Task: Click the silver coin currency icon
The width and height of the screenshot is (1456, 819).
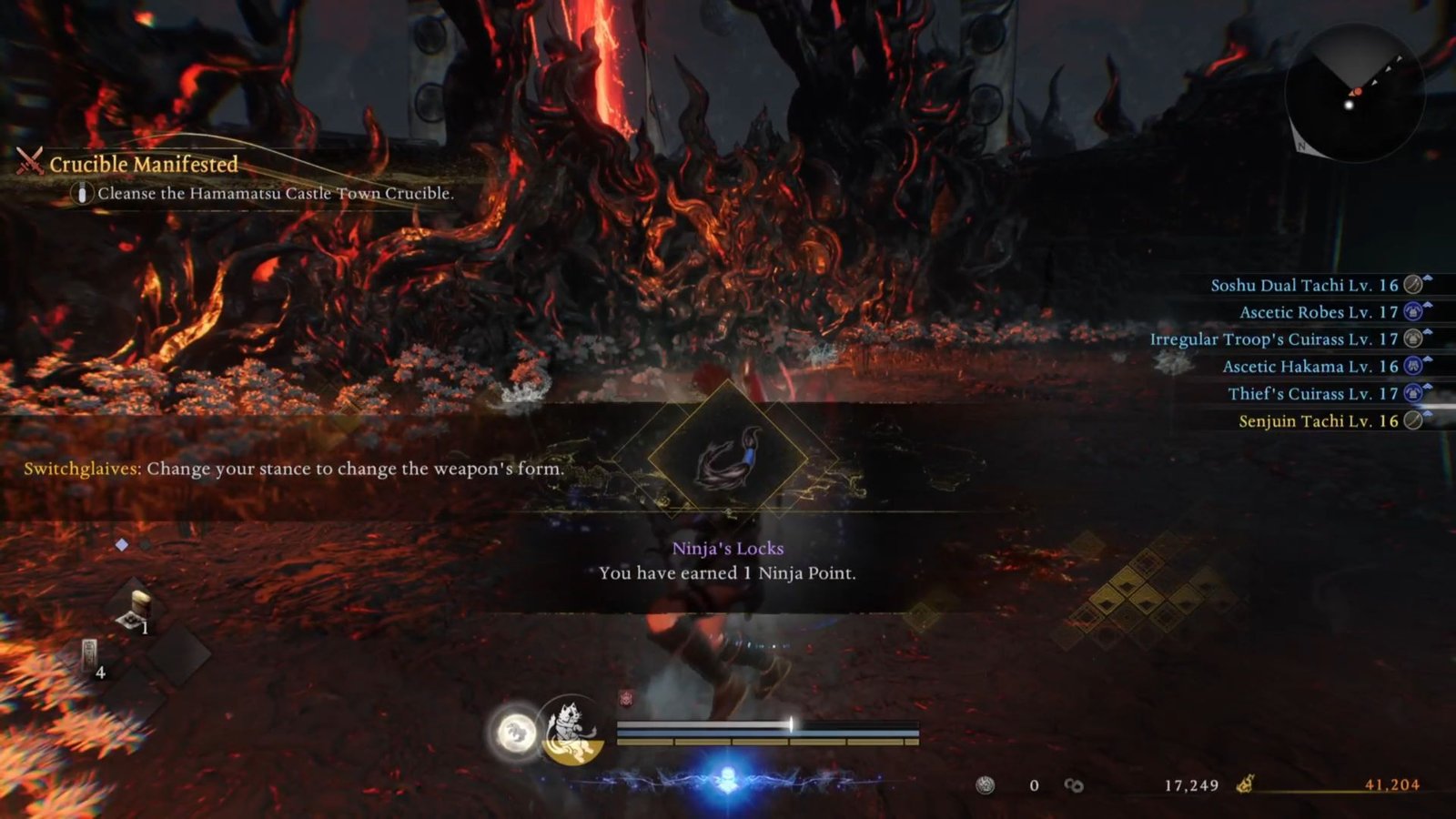Action: tap(986, 784)
